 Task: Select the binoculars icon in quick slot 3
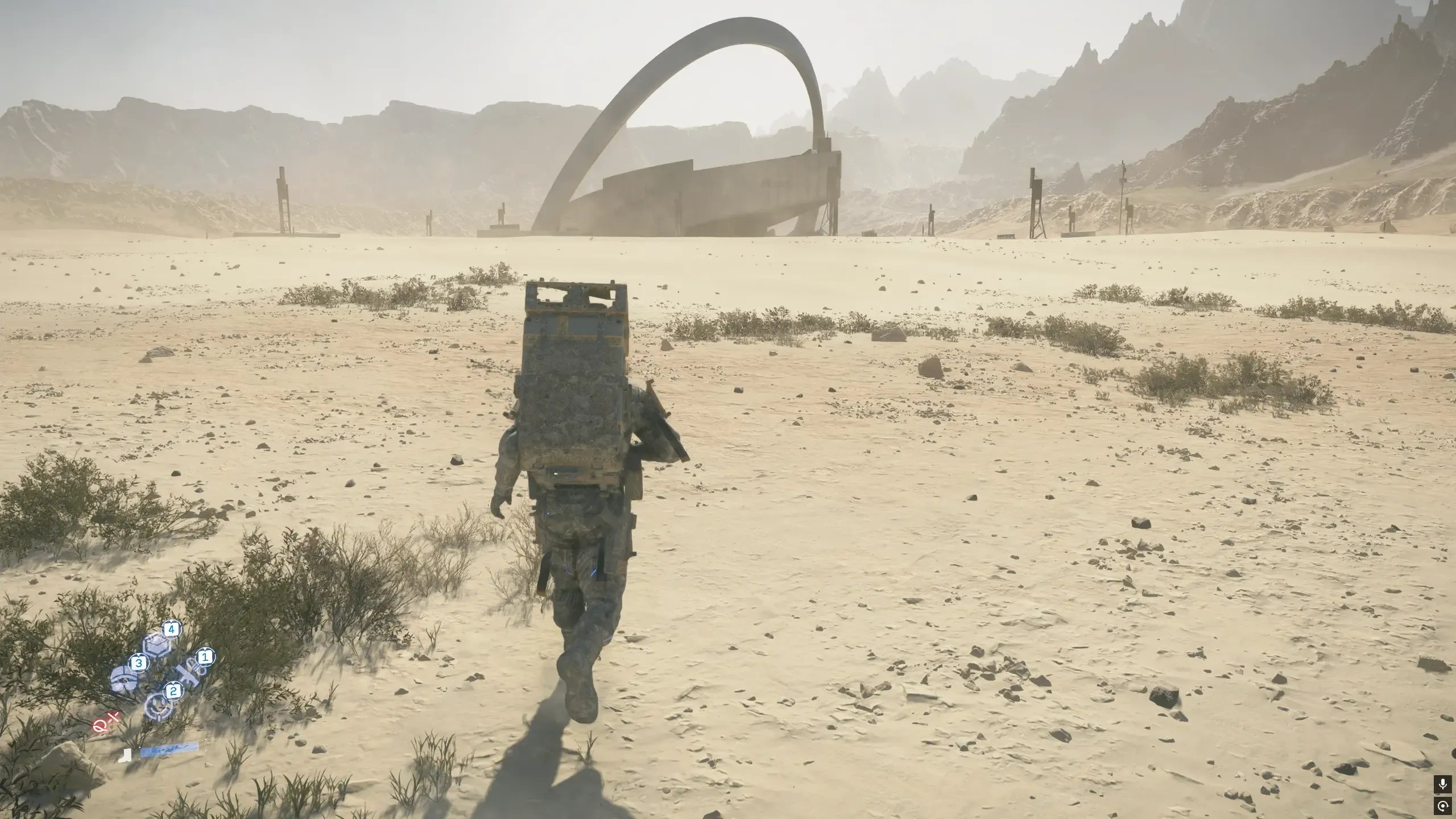(124, 679)
